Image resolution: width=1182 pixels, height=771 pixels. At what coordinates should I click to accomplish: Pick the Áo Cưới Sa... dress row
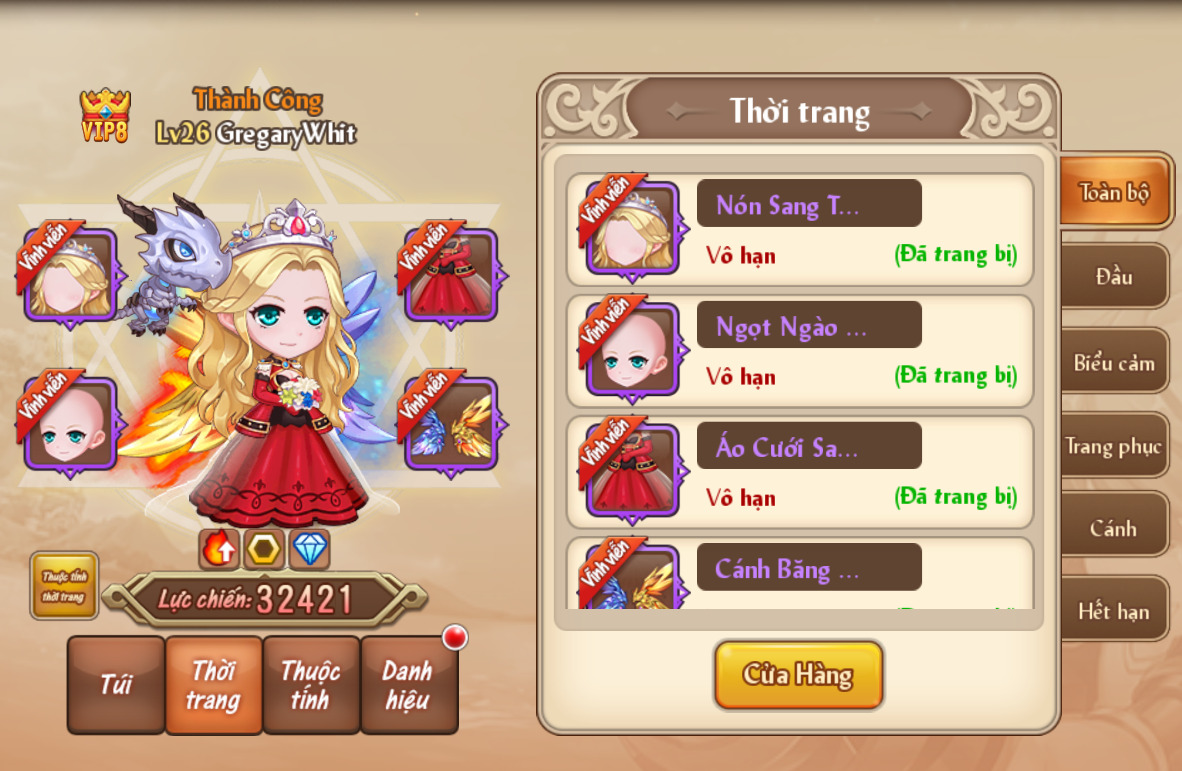tap(800, 472)
